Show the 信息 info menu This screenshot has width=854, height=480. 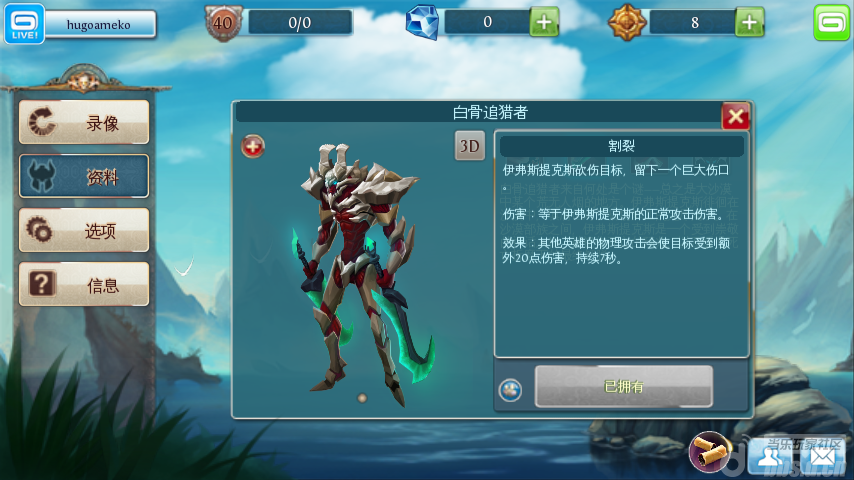tap(84, 285)
